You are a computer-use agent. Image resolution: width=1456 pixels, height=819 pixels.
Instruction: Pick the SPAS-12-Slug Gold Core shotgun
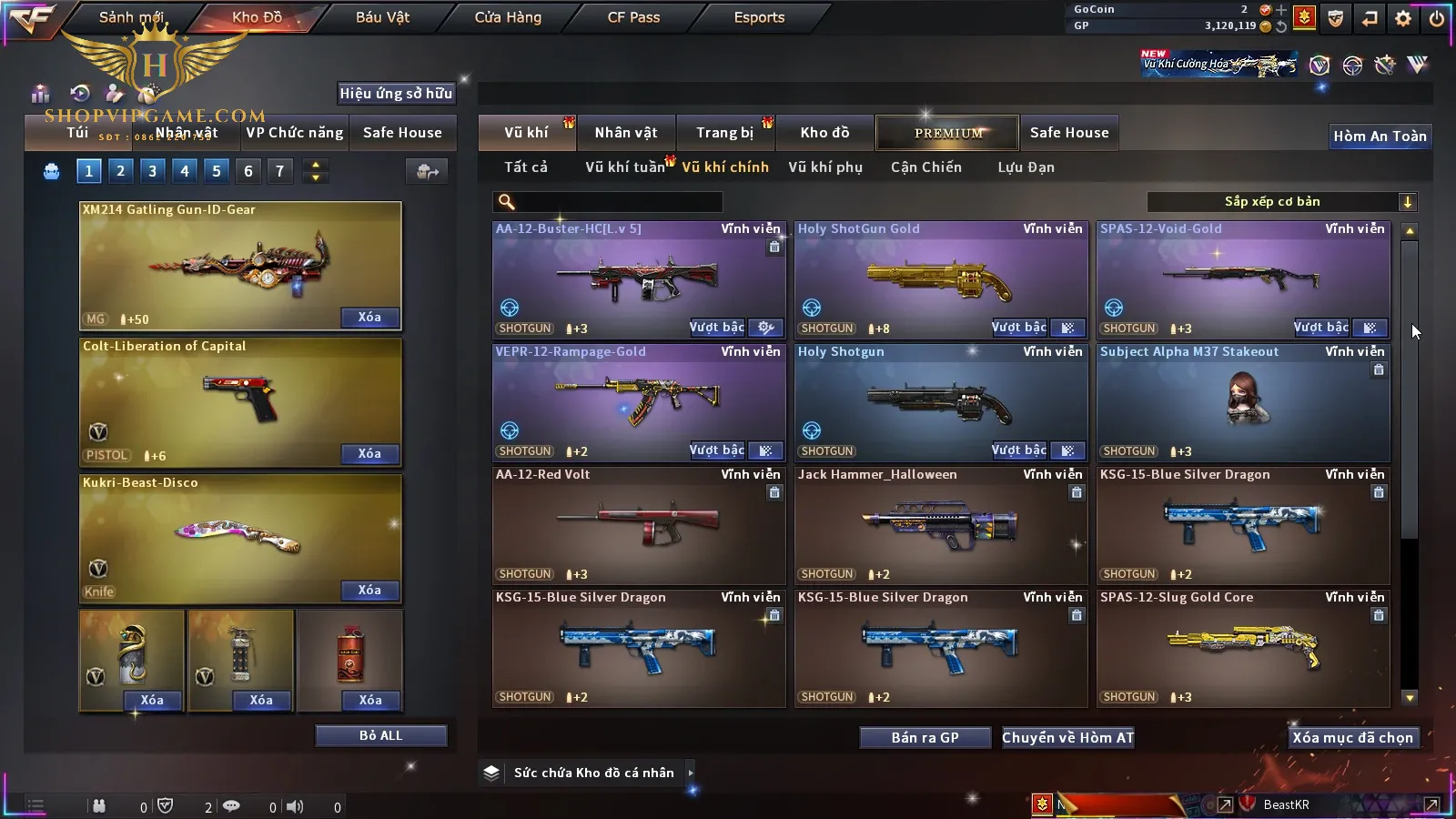[1243, 649]
